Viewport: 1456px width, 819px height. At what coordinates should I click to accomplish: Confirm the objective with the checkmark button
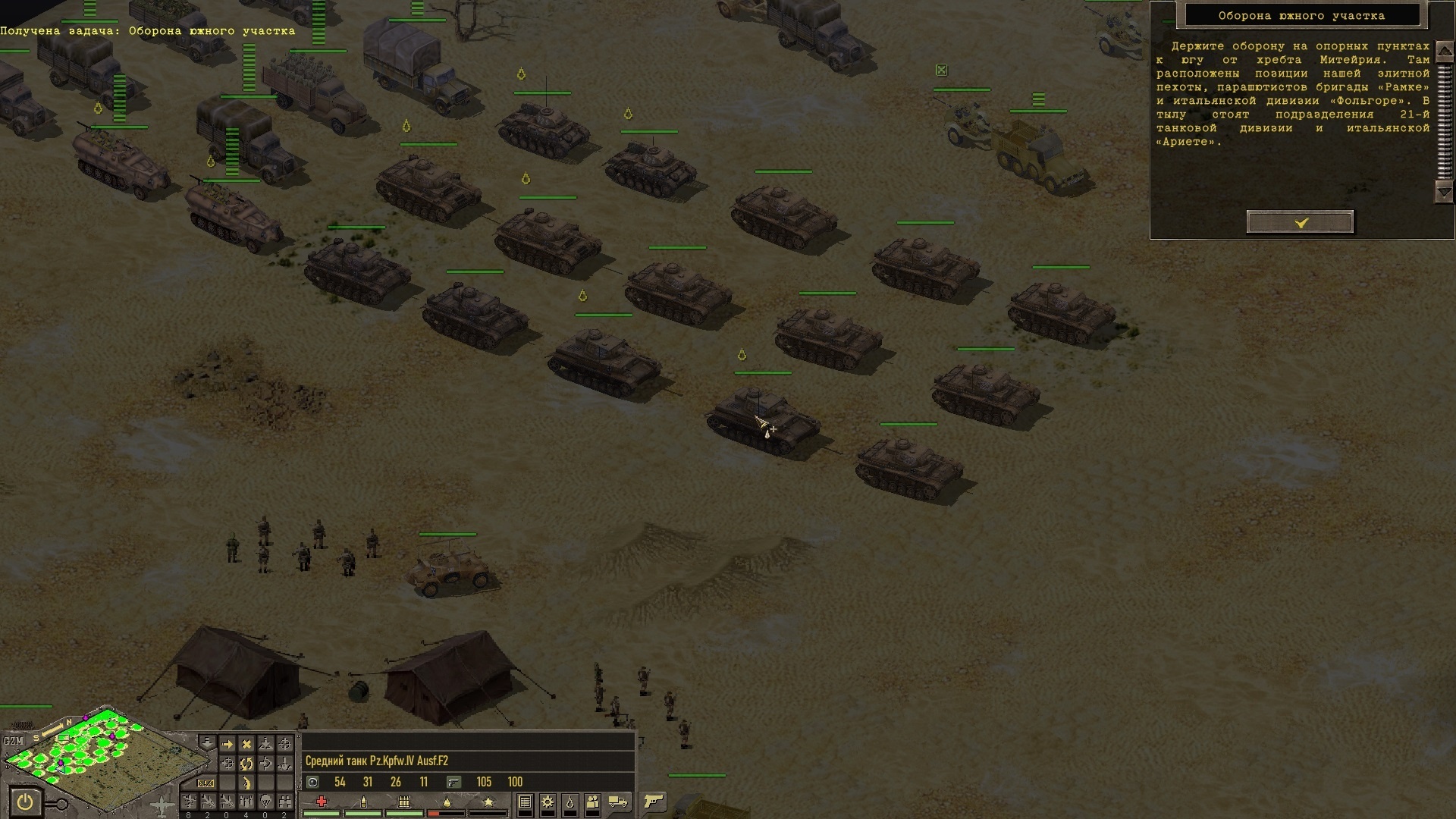(1300, 222)
